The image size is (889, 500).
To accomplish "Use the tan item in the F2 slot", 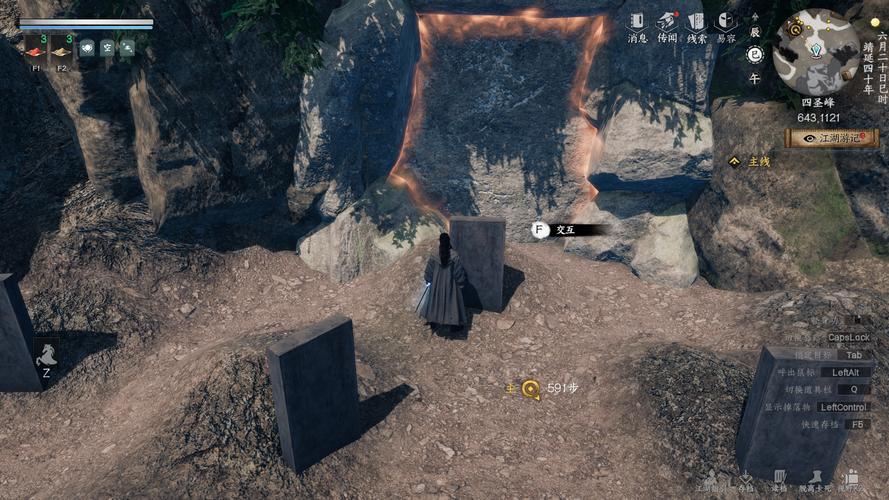I will click(60, 51).
